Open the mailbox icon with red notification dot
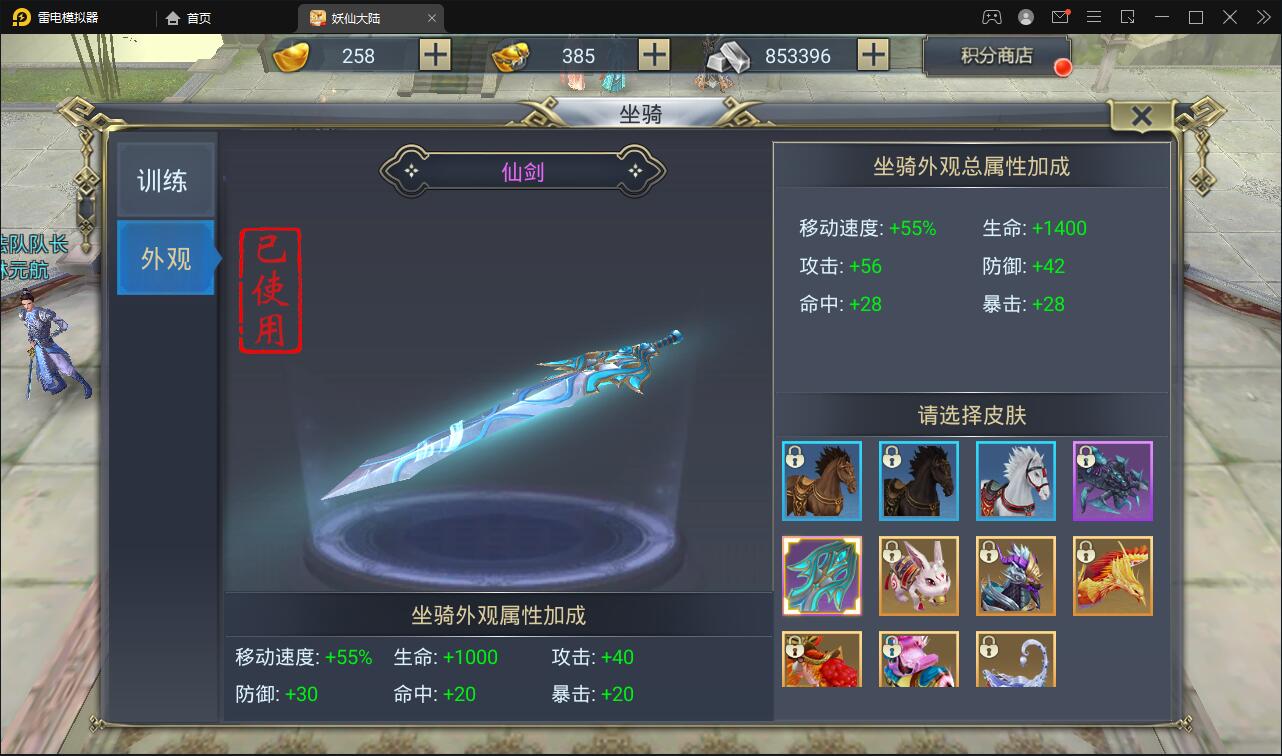The width and height of the screenshot is (1282, 756). (x=1061, y=17)
